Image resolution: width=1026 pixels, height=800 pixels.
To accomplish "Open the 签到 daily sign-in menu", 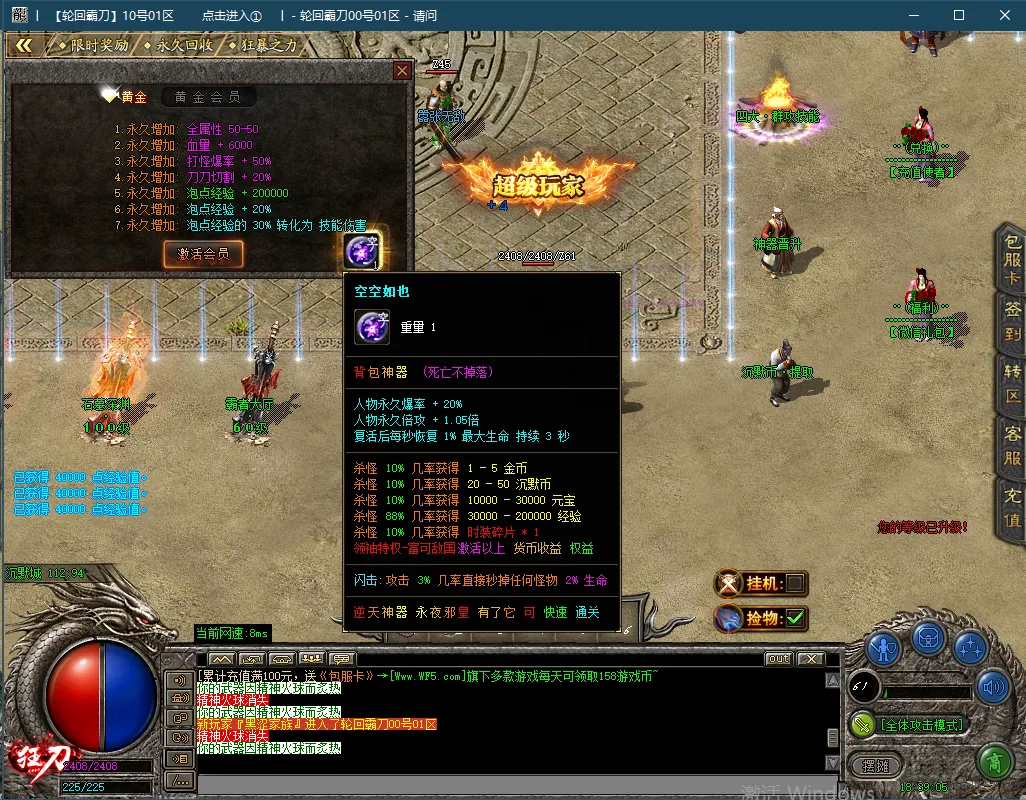I will click(1012, 322).
